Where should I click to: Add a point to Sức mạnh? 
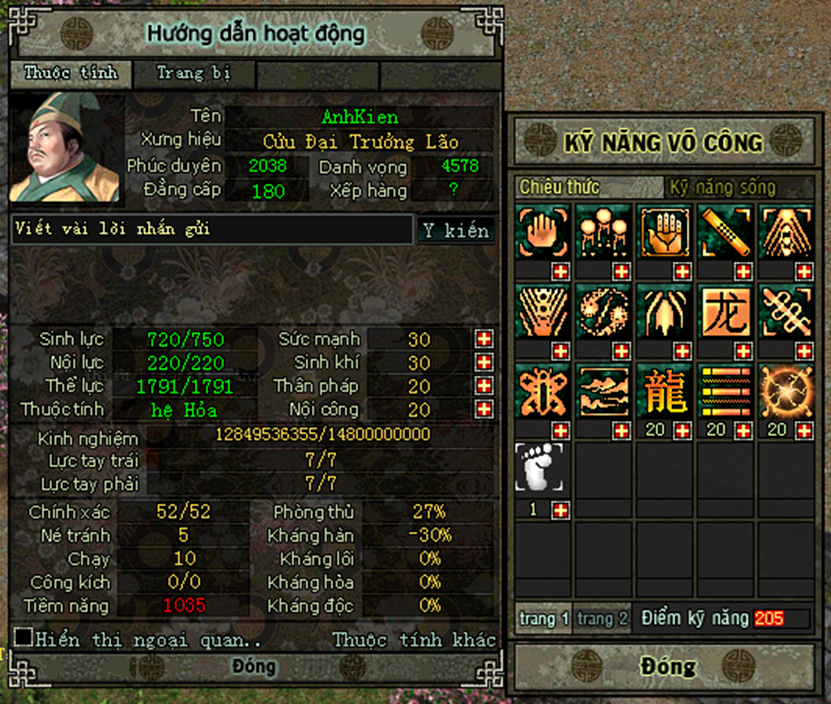click(x=483, y=339)
